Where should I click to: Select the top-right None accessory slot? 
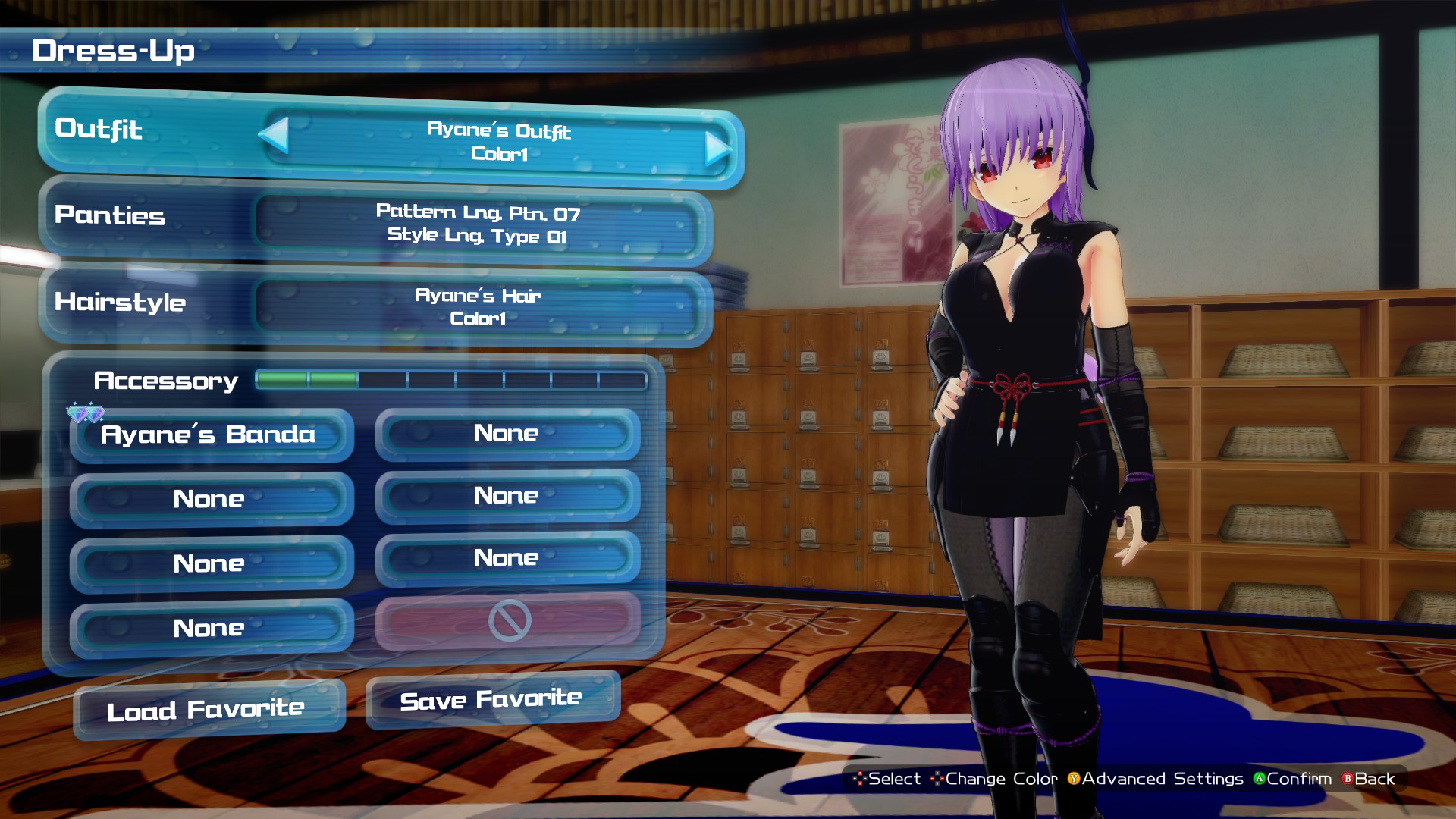point(507,433)
